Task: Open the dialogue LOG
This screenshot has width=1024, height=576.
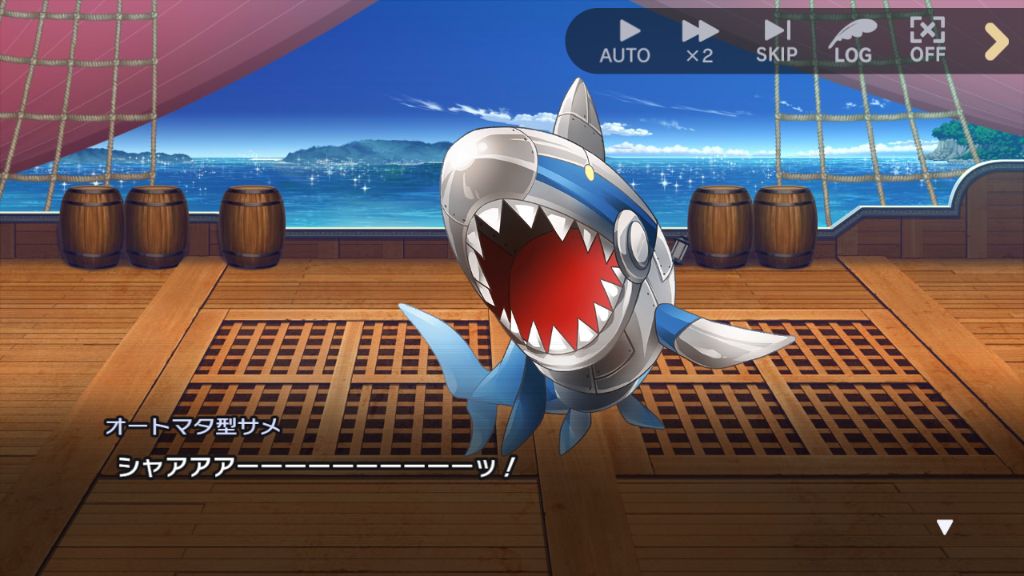Action: (x=852, y=41)
